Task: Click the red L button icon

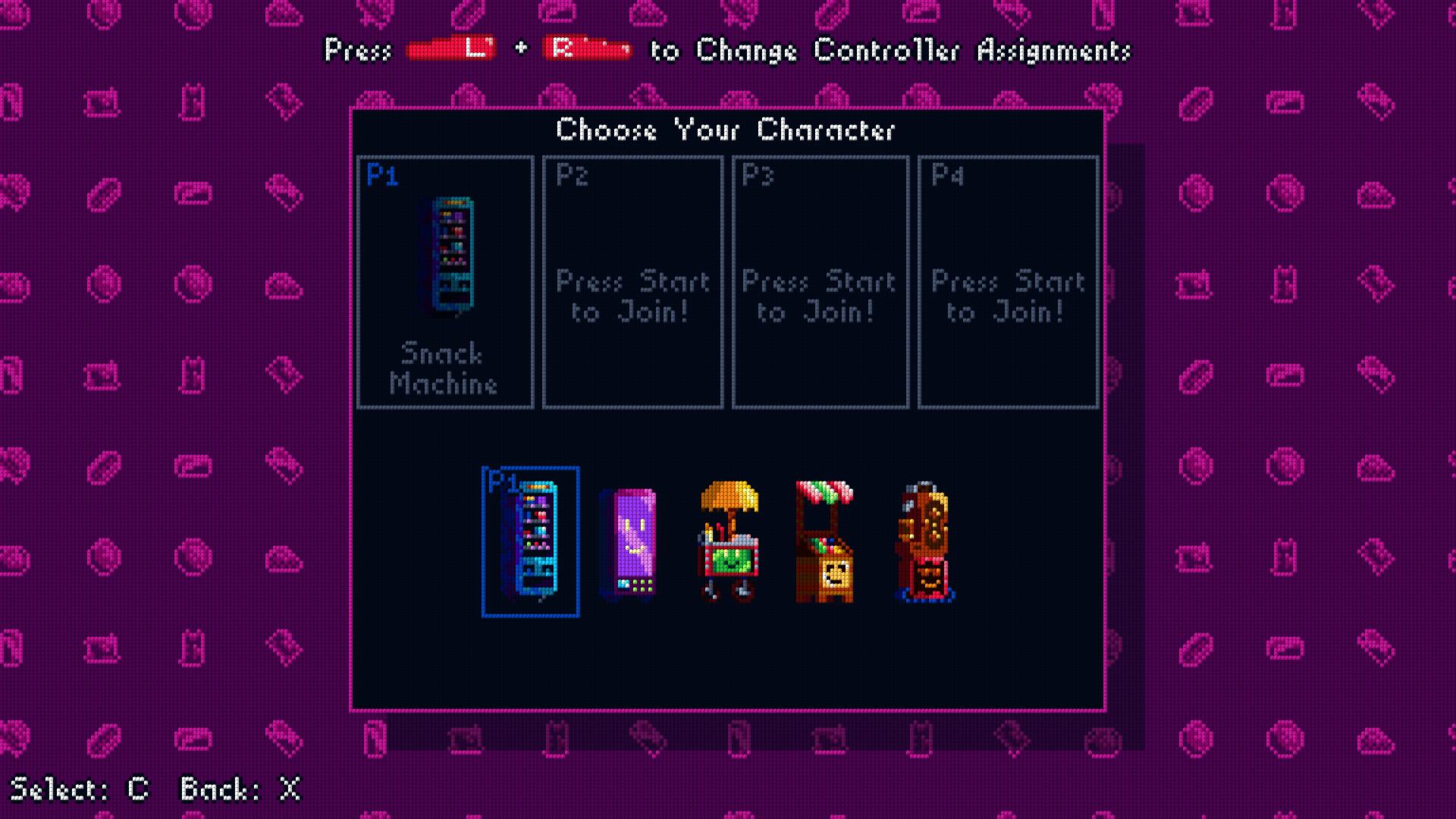Action: [x=452, y=49]
